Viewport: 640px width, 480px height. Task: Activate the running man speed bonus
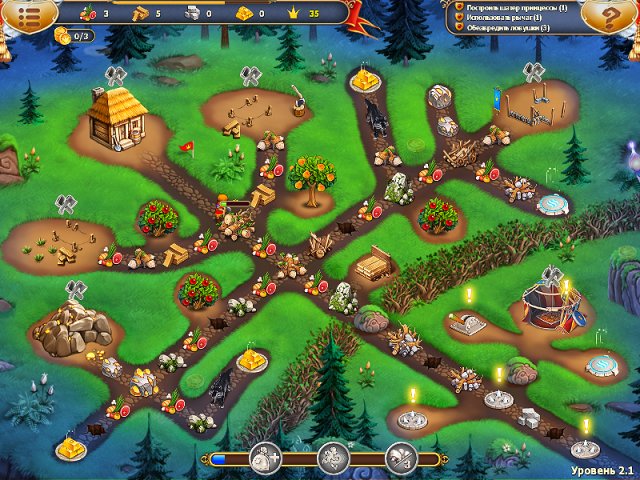tap(332, 458)
